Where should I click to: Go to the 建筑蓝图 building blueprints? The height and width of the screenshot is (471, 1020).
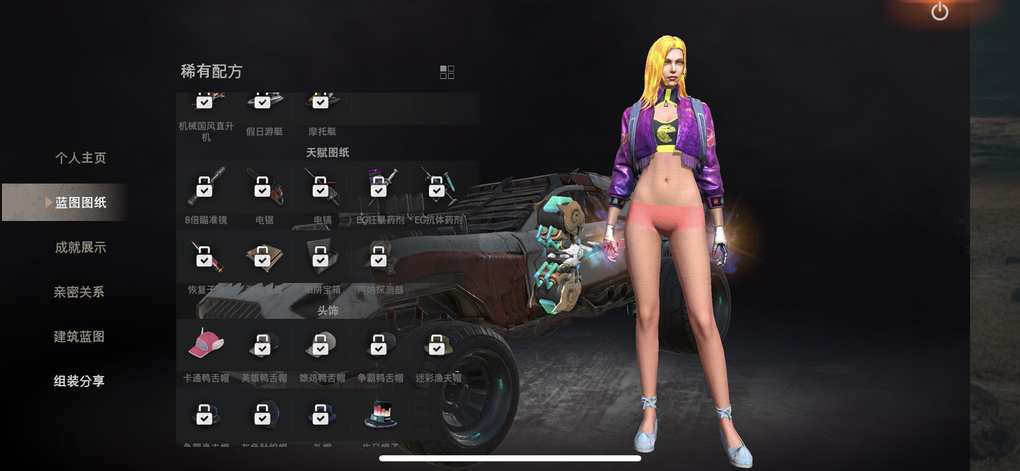click(x=80, y=337)
